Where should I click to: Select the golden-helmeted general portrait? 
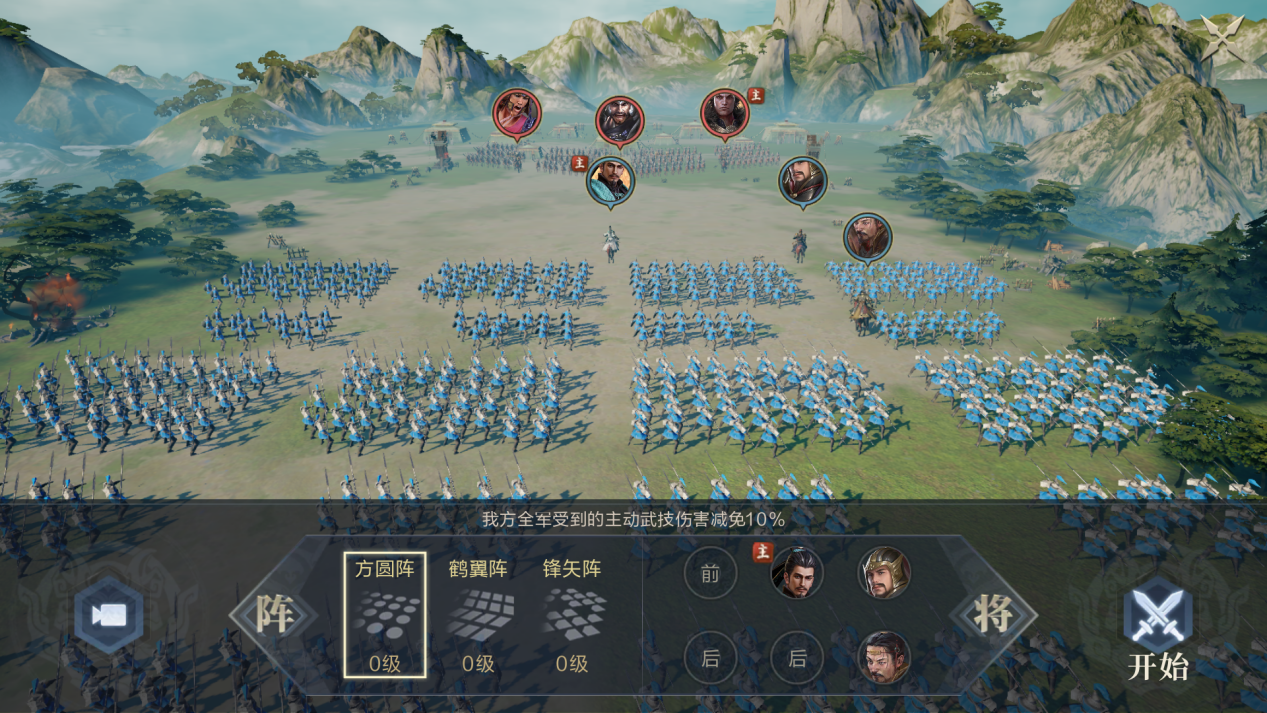(x=884, y=573)
